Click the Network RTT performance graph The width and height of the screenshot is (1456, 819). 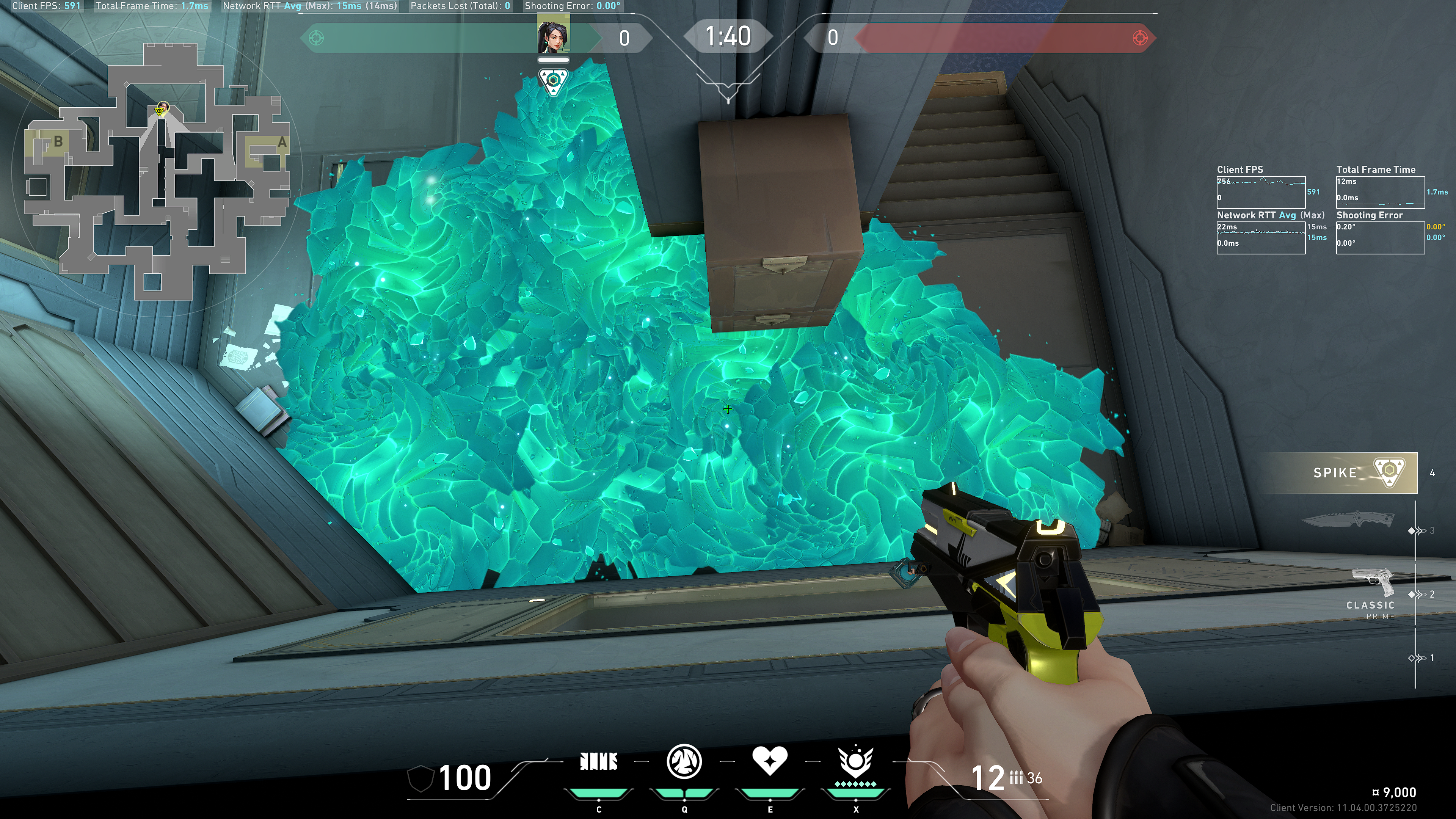pyautogui.click(x=1260, y=237)
